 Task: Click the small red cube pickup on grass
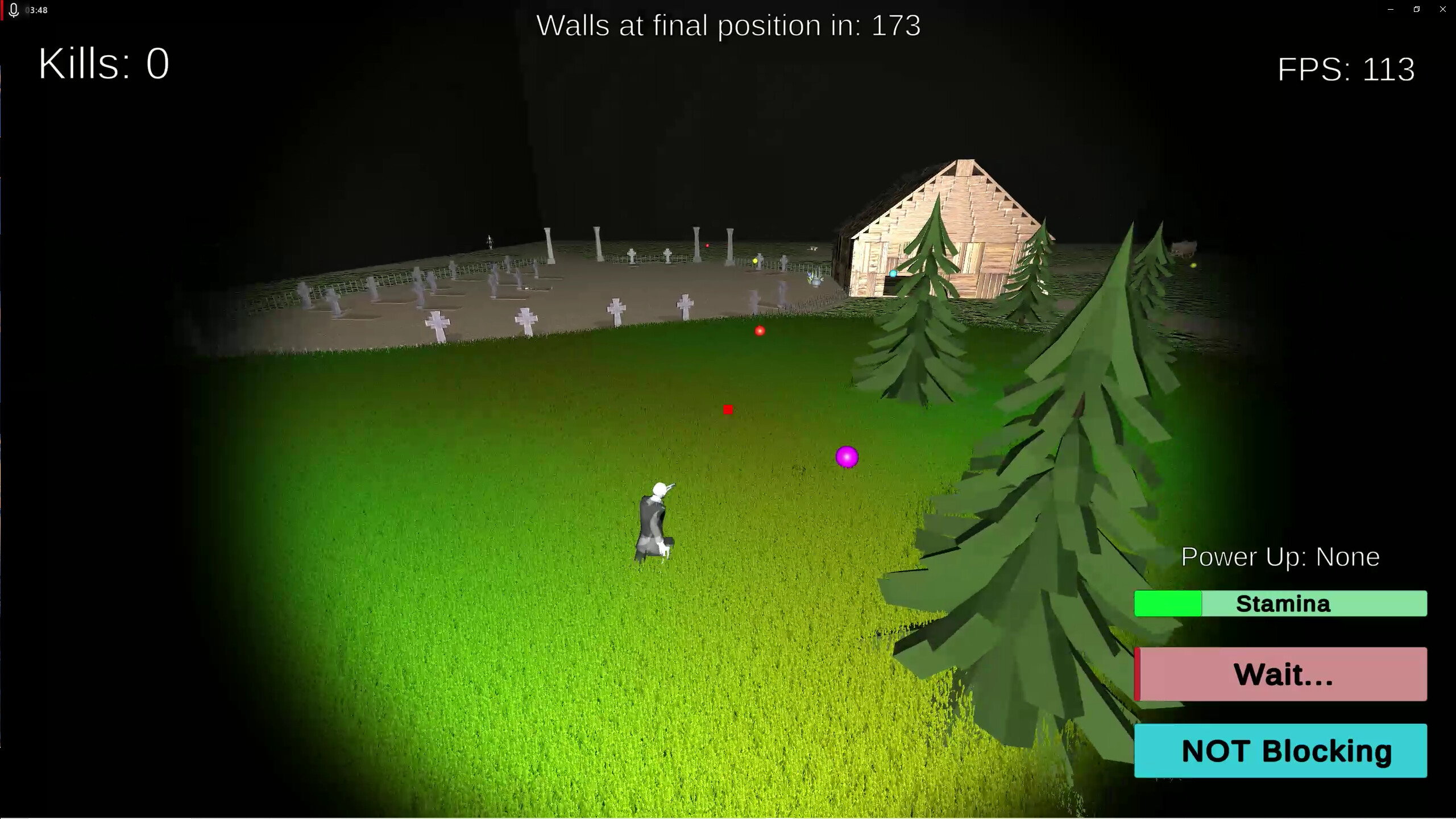click(728, 409)
